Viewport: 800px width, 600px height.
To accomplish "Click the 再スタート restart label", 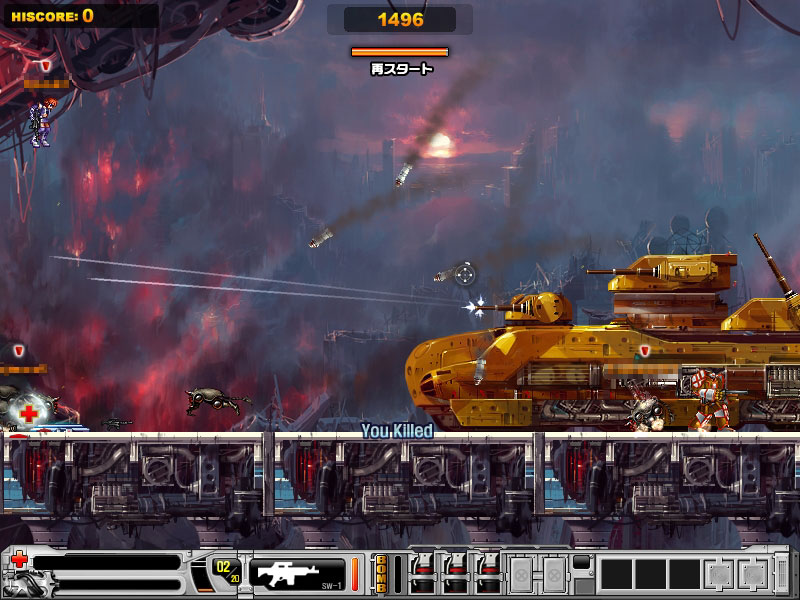I will (401, 69).
